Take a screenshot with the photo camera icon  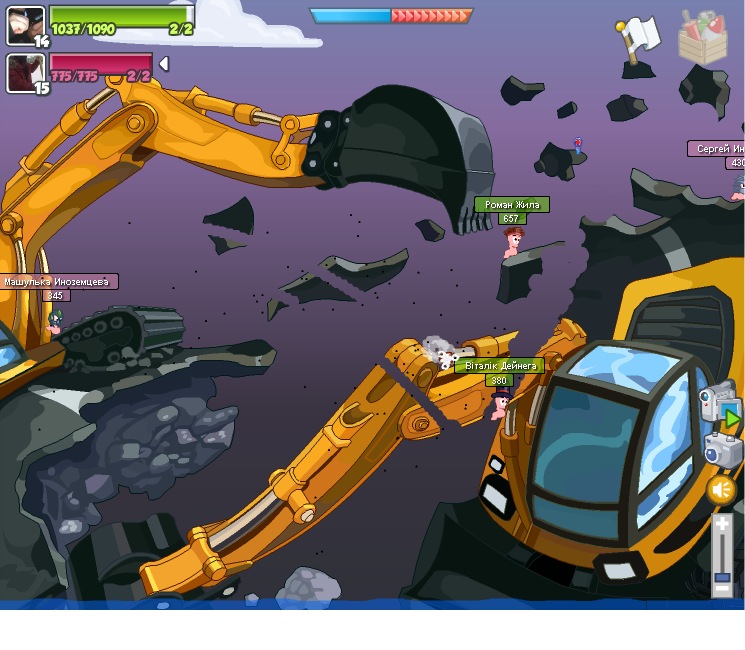[723, 449]
